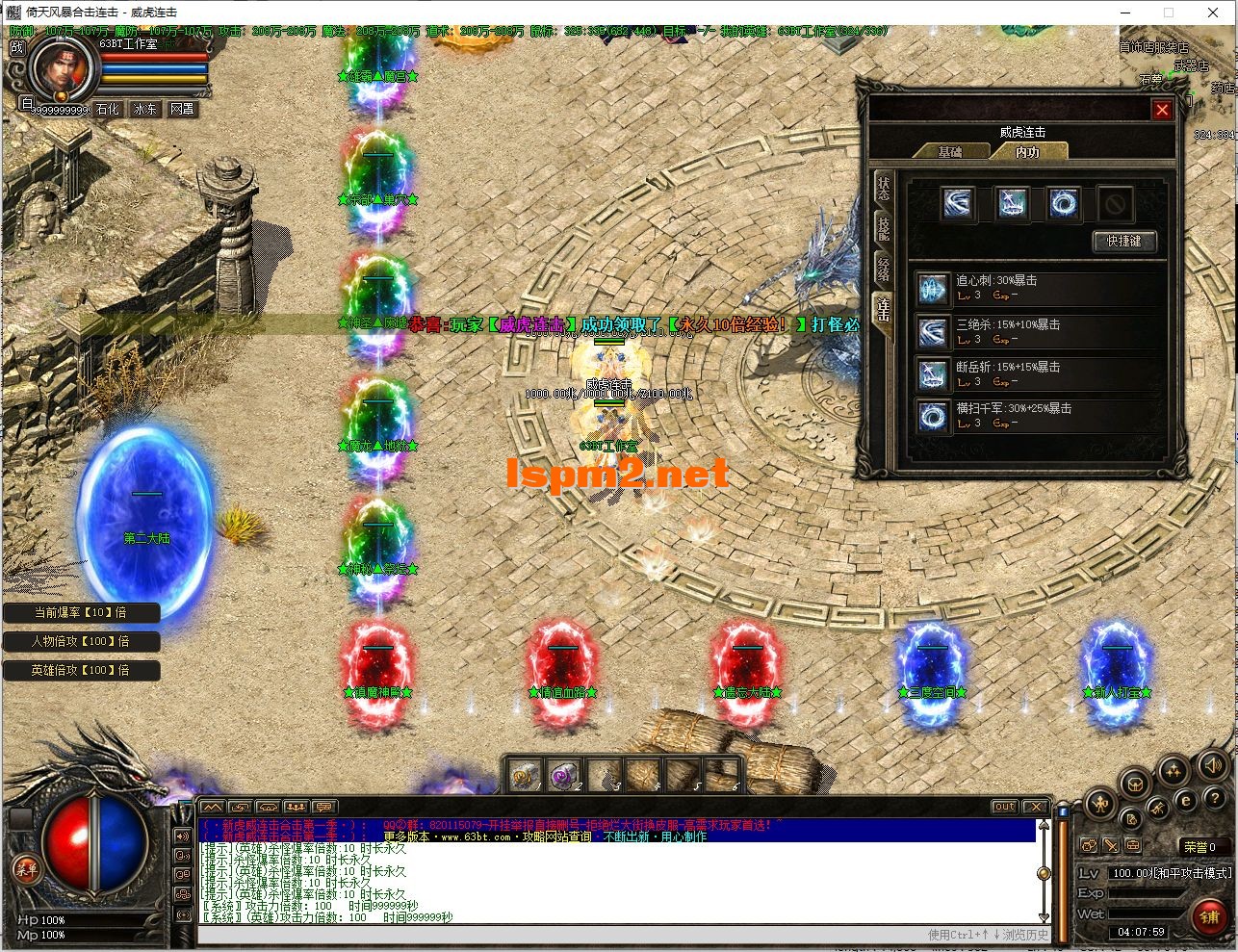Select the 追心刺 combo skill icon
Screen dimensions: 1238x952
[x=932, y=289]
